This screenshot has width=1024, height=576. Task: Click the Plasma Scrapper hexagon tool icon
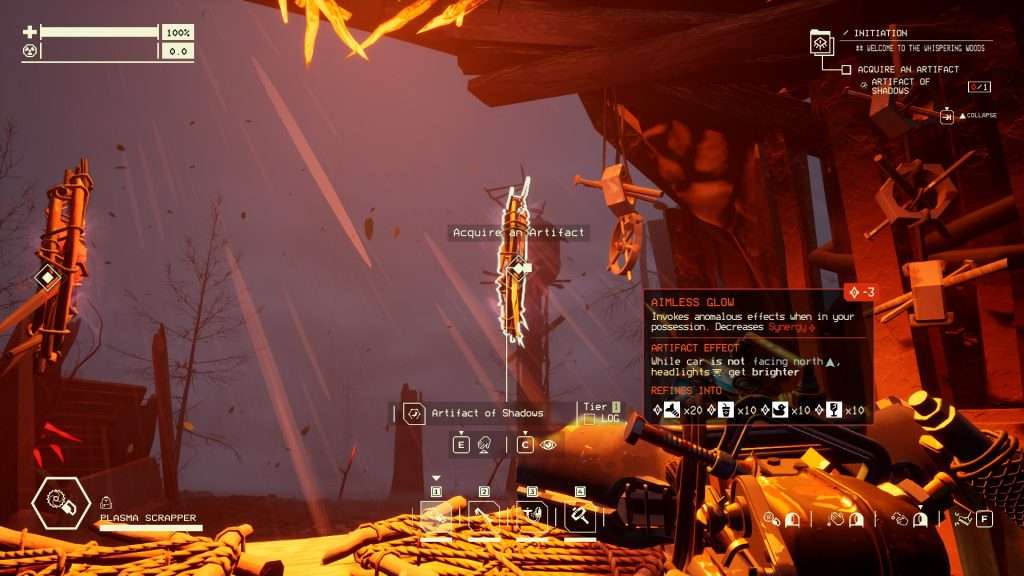[x=60, y=506]
